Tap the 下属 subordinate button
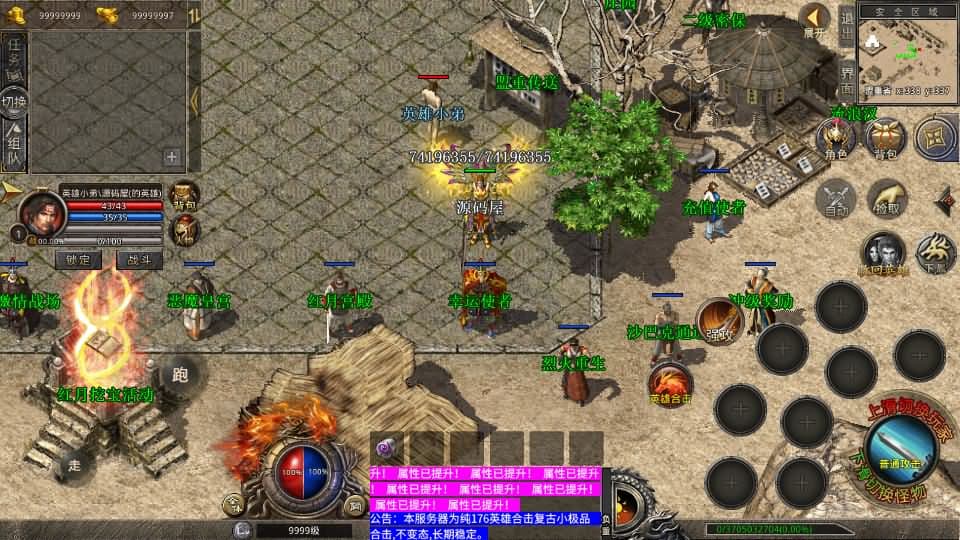Screen dimensions: 960x540 [935, 254]
